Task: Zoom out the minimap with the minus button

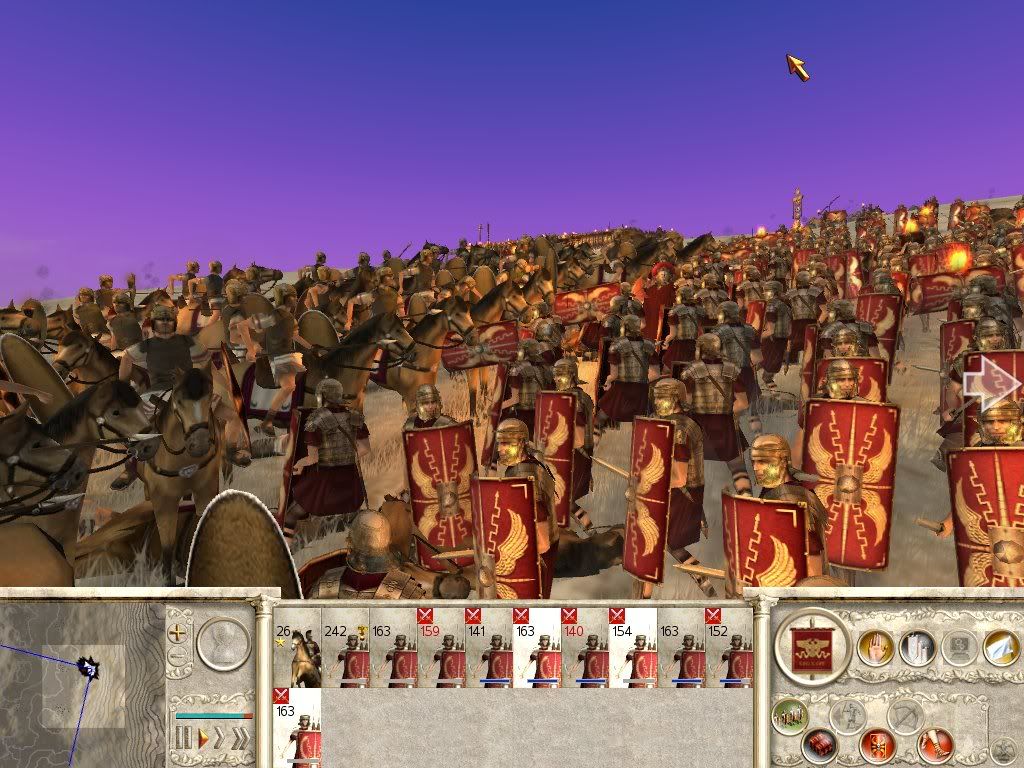Action: [x=179, y=658]
